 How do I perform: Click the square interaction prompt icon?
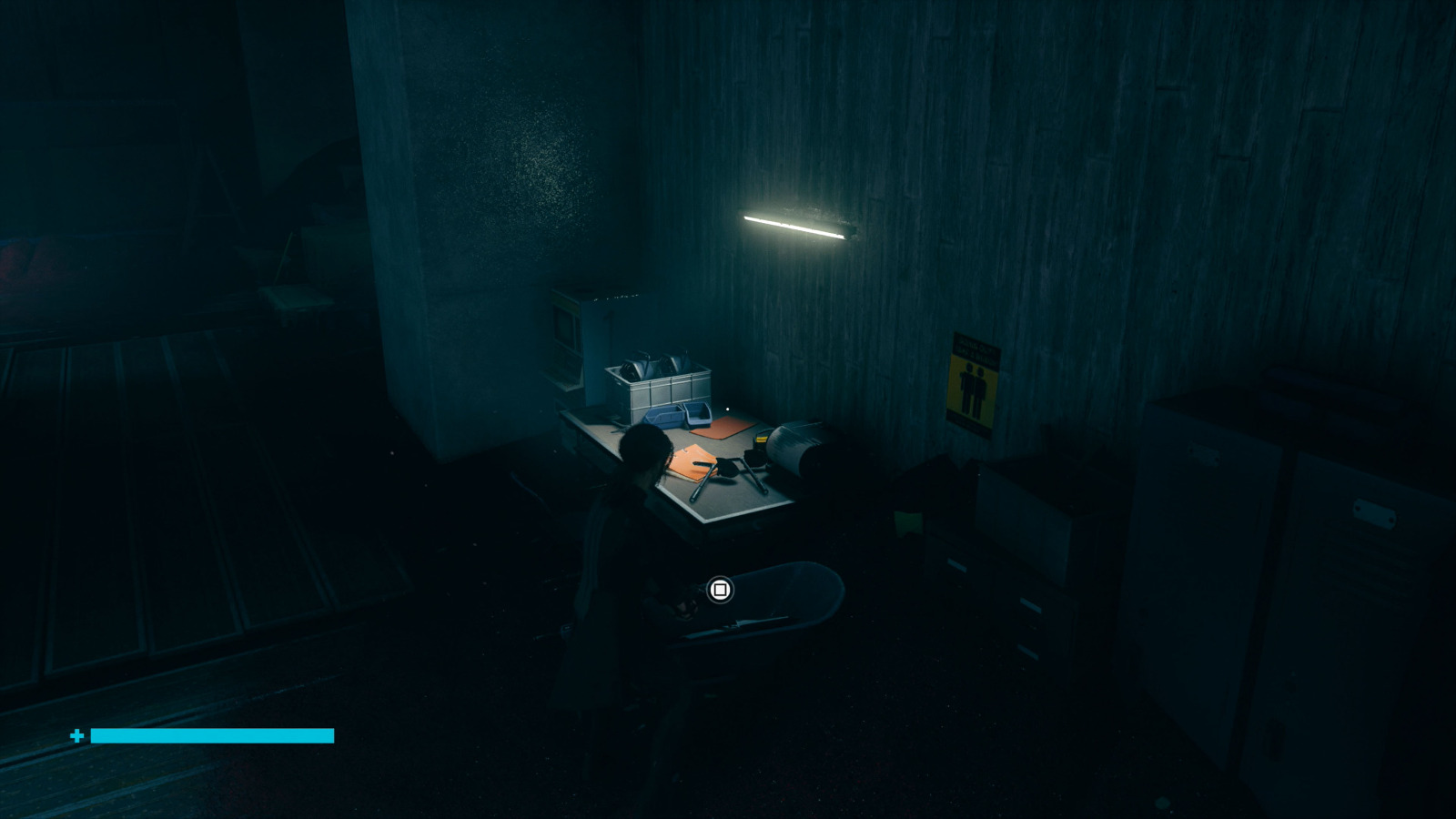[720, 591]
